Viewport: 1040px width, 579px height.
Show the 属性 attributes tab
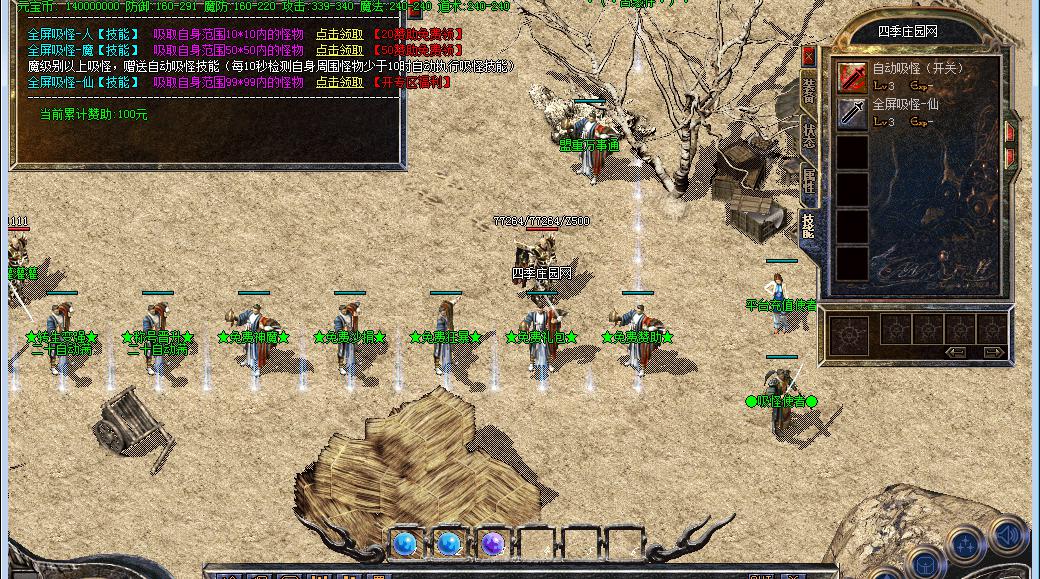pos(809,183)
